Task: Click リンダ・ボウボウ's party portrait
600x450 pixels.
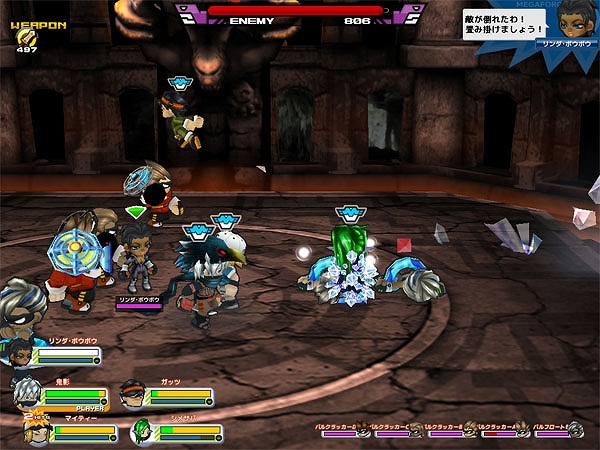Action: click(x=20, y=355)
